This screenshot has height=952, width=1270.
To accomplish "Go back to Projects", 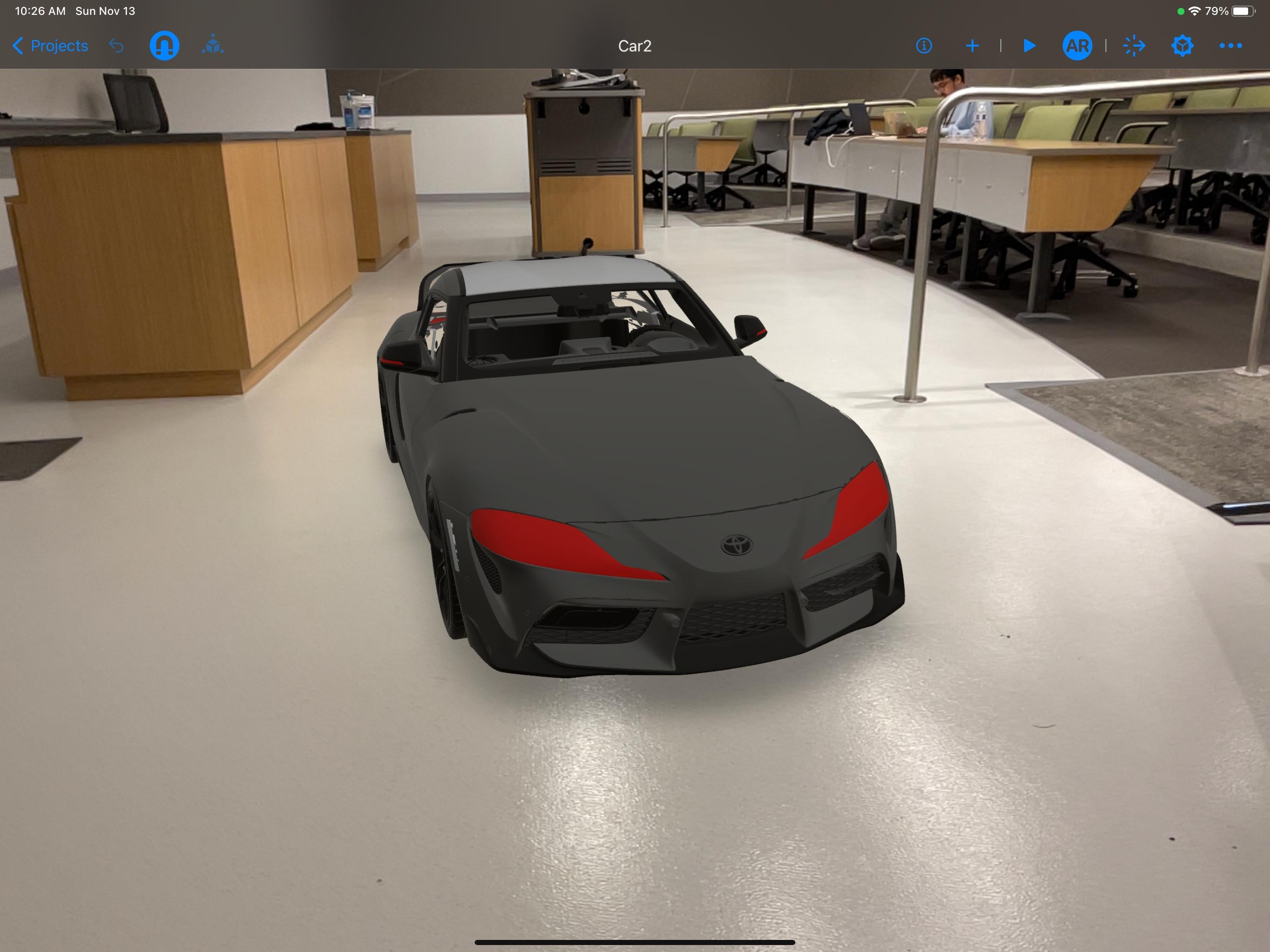I will pyautogui.click(x=50, y=46).
